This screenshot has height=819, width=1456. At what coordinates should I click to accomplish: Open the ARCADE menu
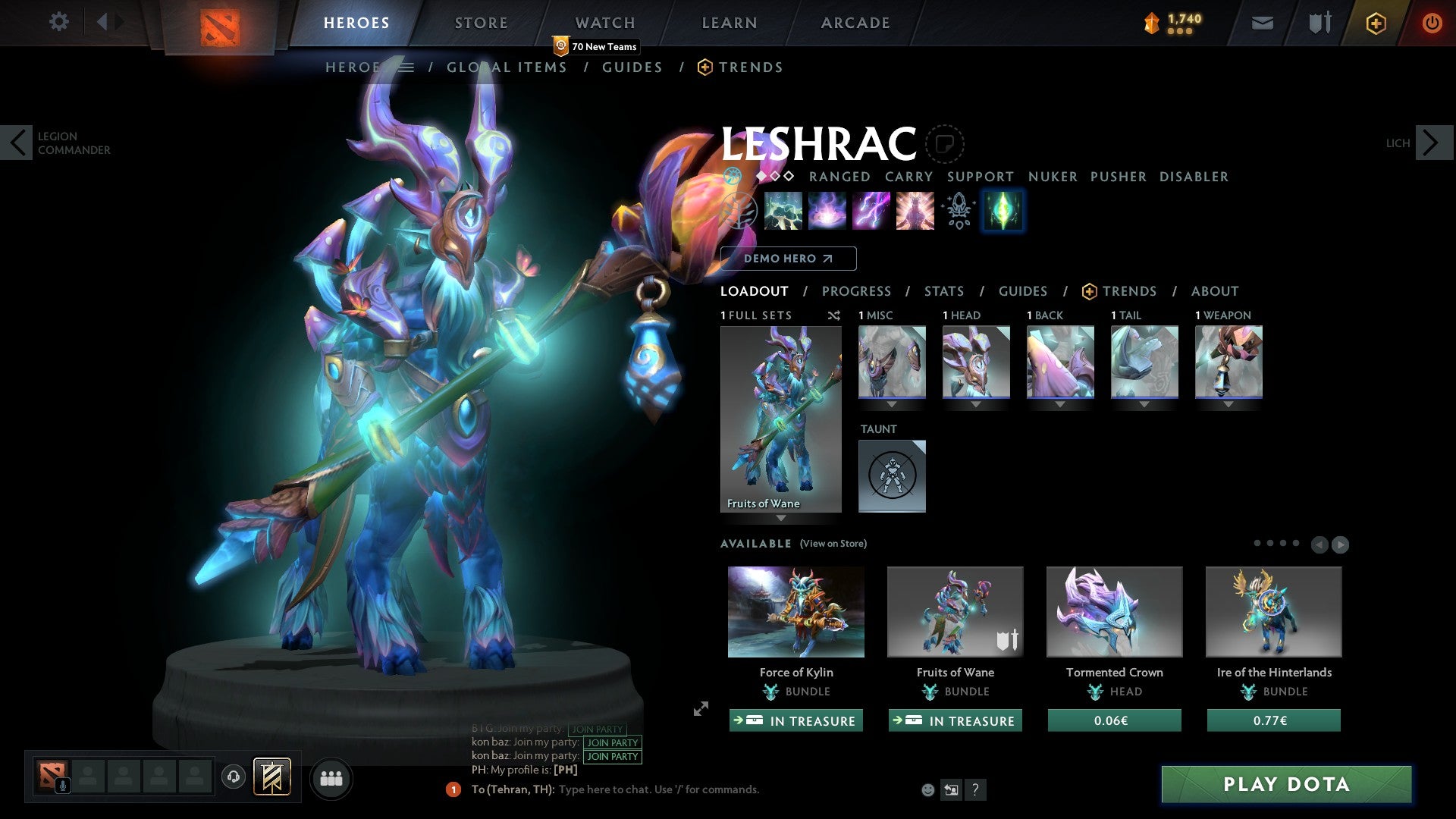[x=855, y=22]
